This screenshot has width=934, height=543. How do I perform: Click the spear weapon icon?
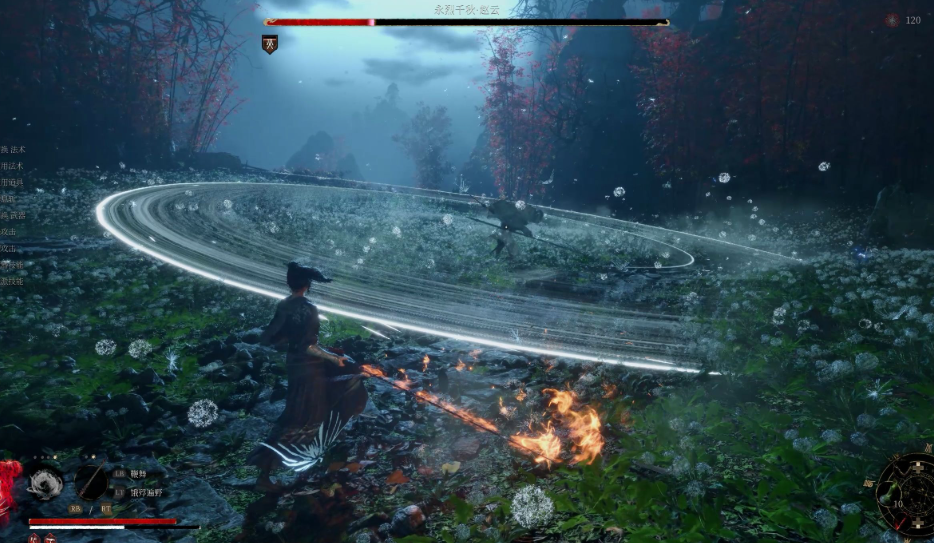point(91,482)
